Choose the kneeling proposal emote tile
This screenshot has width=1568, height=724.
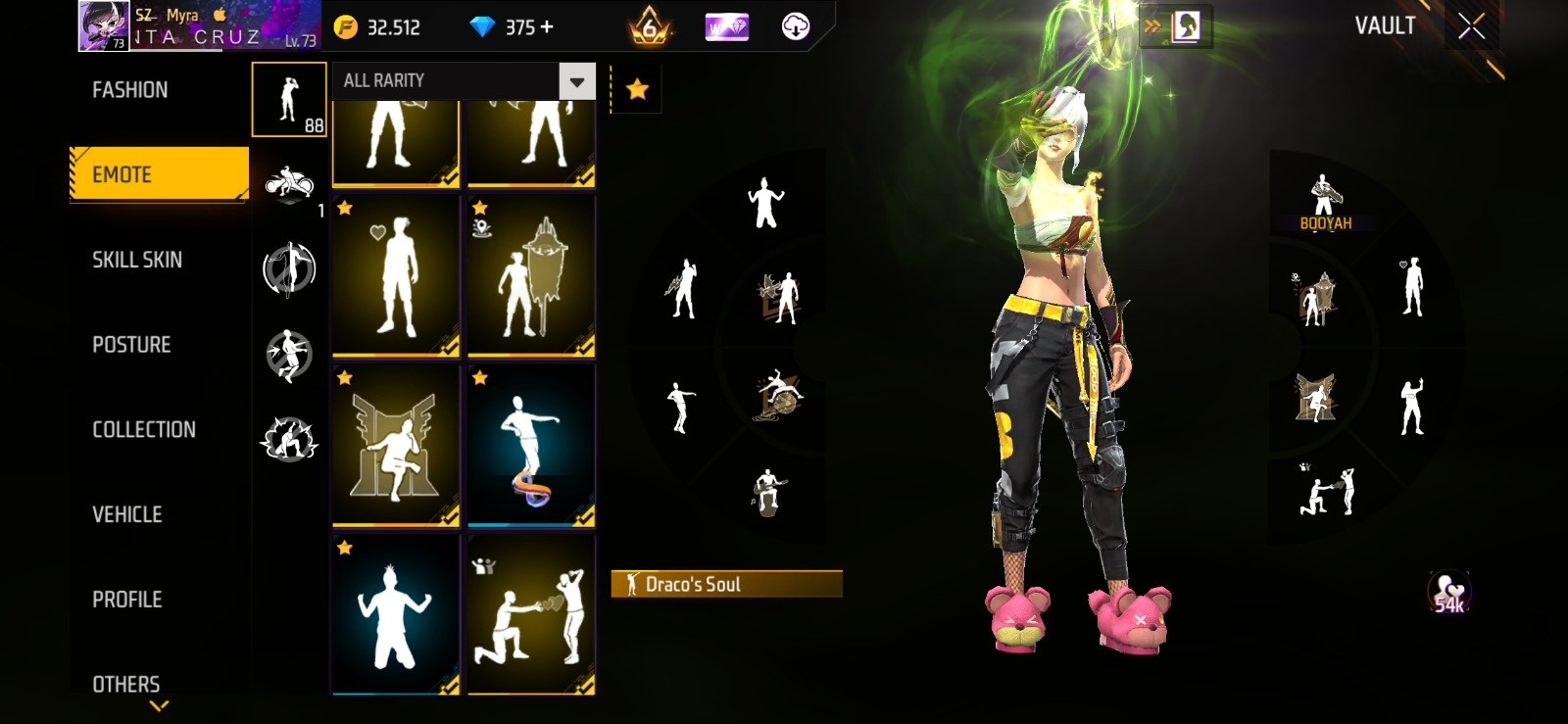pyautogui.click(x=531, y=615)
